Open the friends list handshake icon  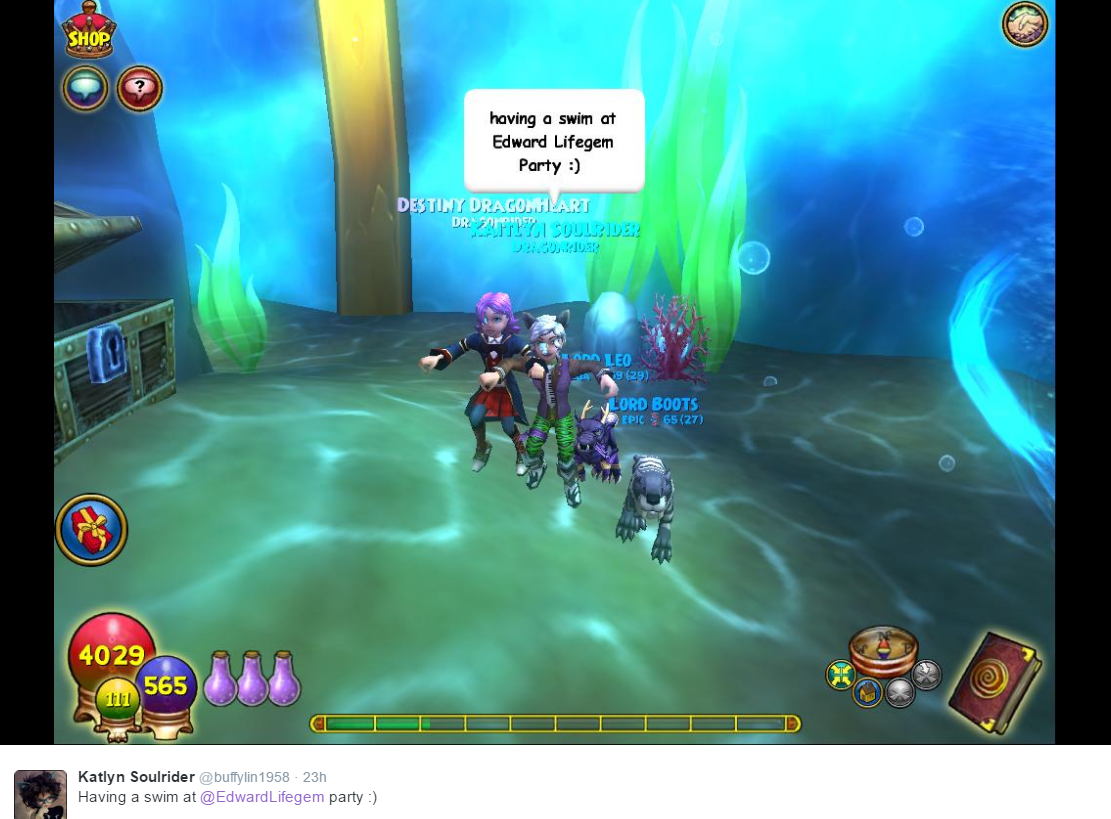point(1025,24)
